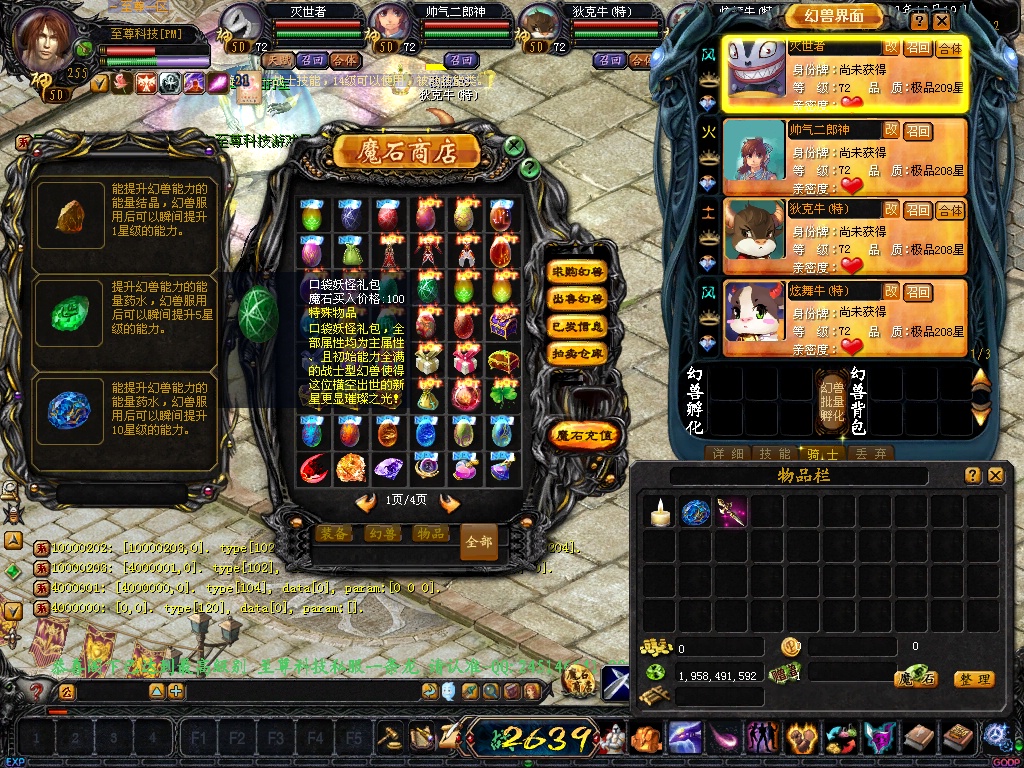The height and width of the screenshot is (768, 1024).
Task: Select the candle in the inventory
Action: [658, 514]
